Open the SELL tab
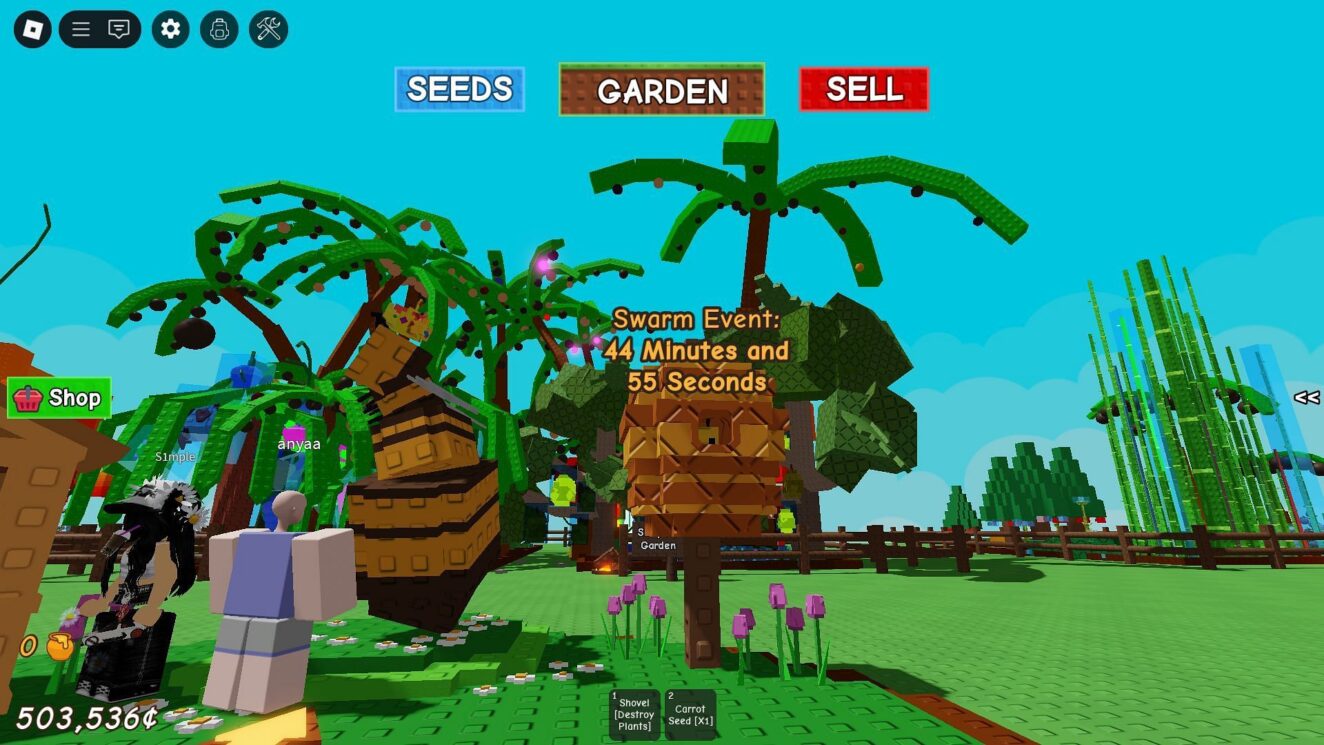This screenshot has height=745, width=1324. (x=863, y=90)
